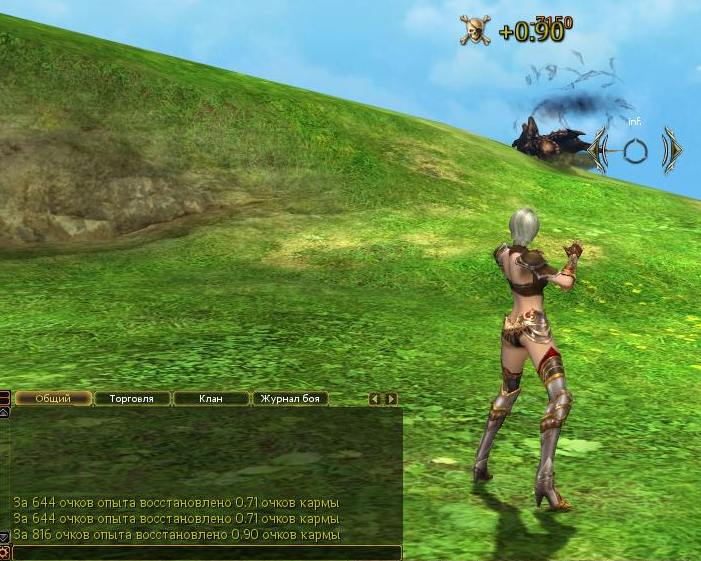Click the chat log's scroll-down arrow

click(4, 538)
